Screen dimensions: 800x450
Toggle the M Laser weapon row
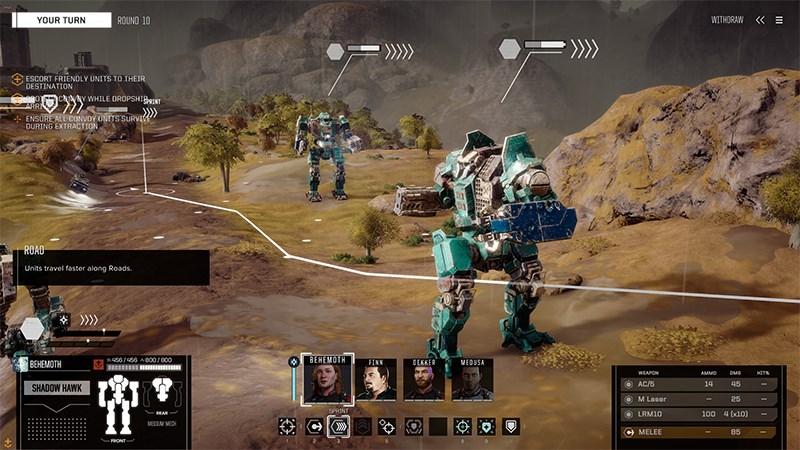(x=697, y=400)
